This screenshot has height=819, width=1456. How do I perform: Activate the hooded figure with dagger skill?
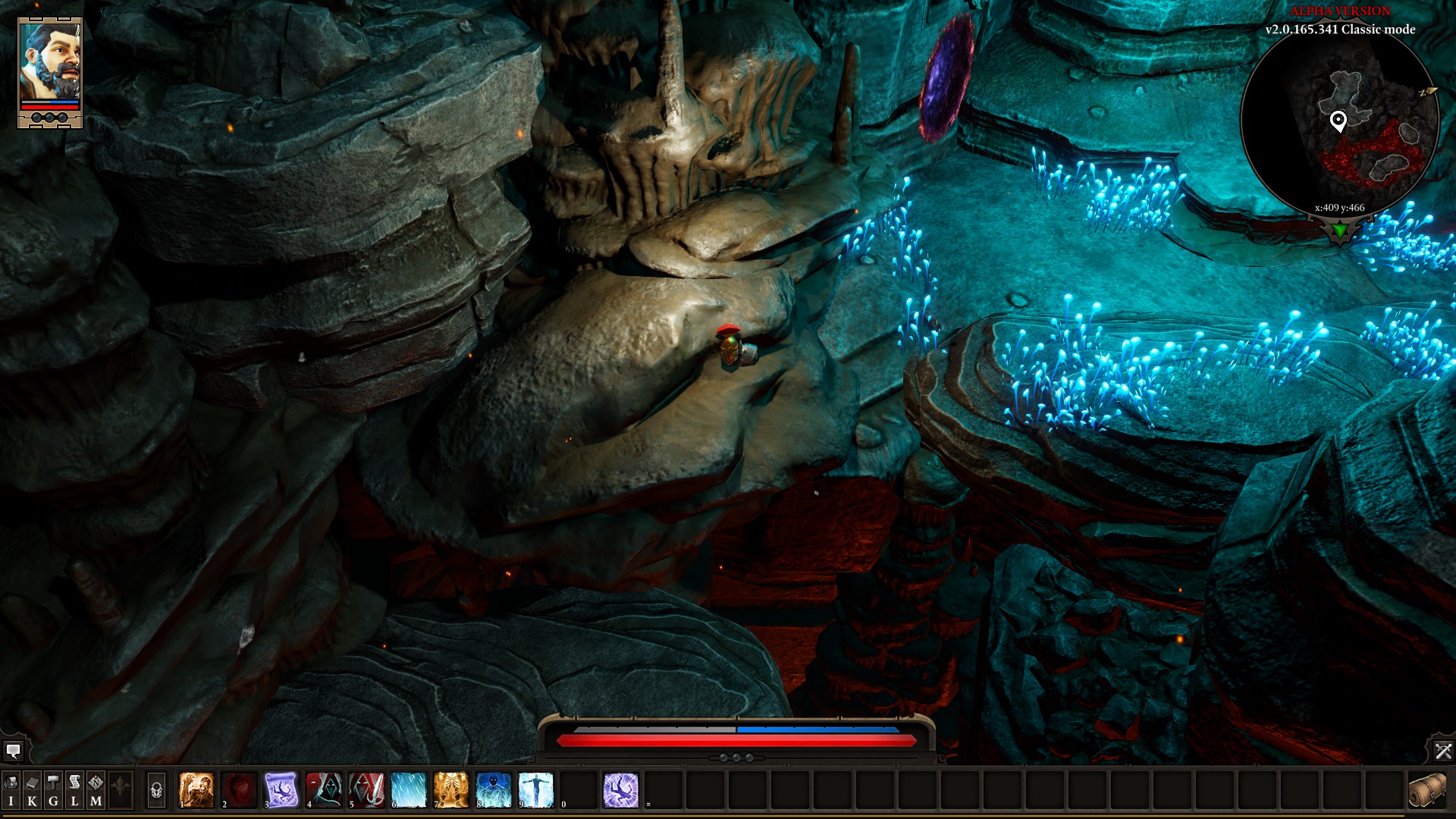tap(366, 789)
